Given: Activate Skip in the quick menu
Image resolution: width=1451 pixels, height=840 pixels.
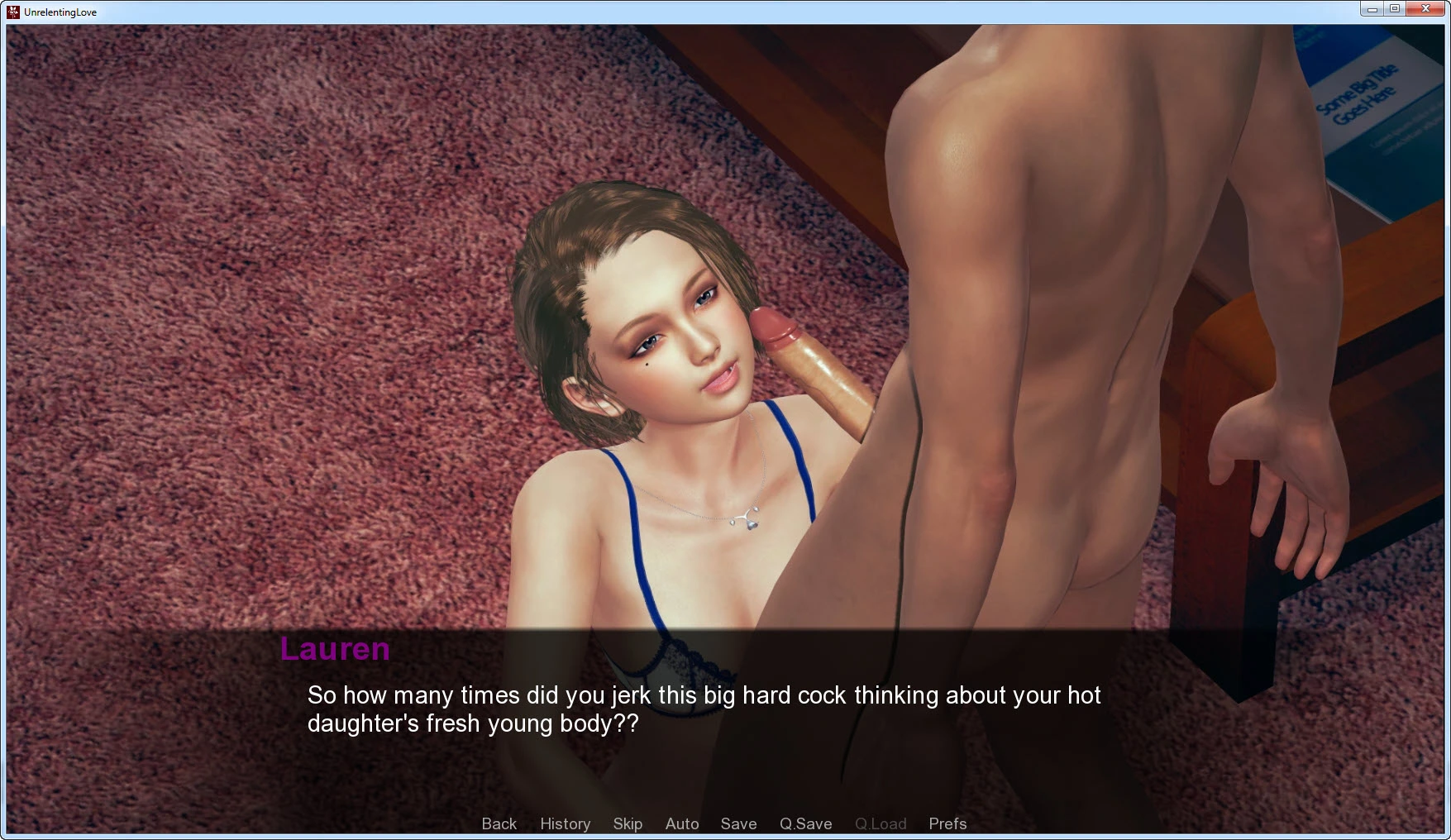Looking at the screenshot, I should tap(628, 823).
